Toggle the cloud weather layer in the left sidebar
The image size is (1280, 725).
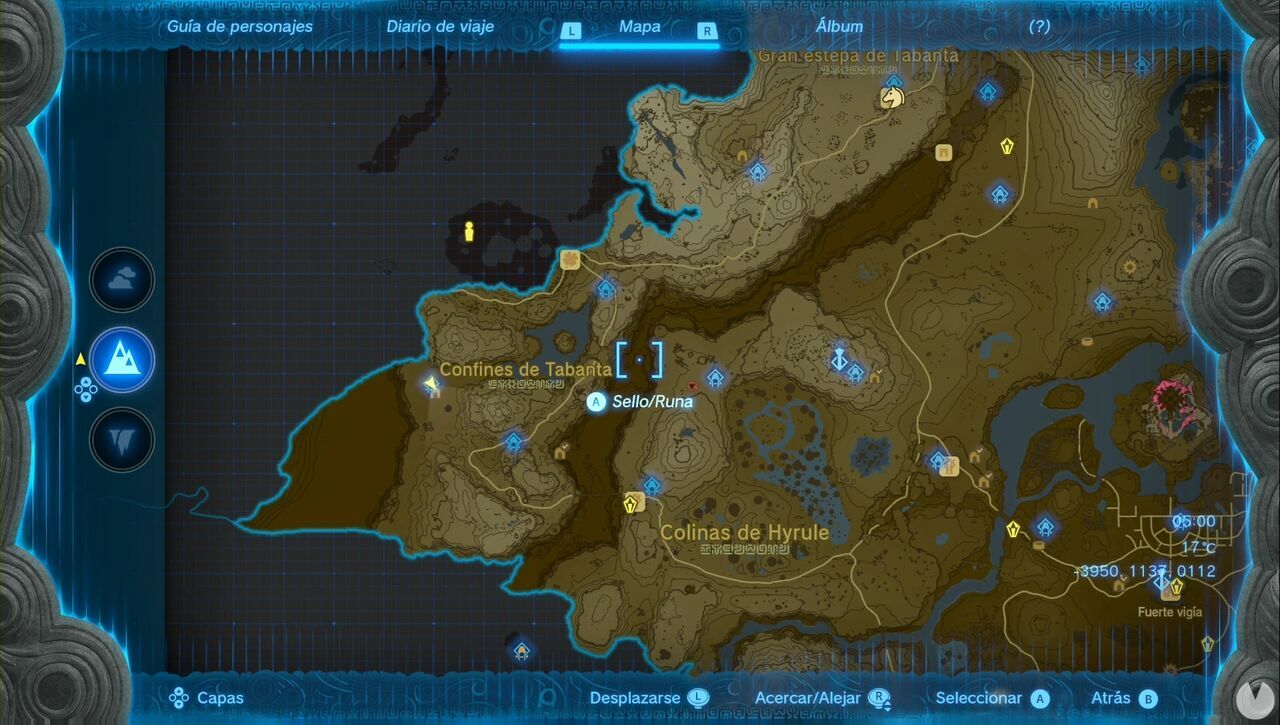point(121,280)
